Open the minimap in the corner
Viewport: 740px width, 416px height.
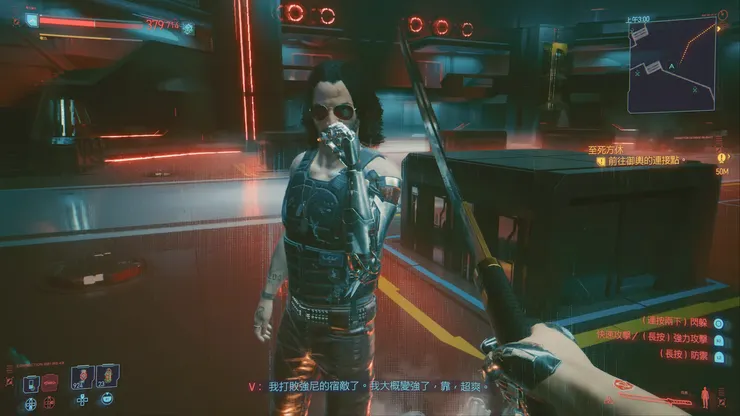671,63
